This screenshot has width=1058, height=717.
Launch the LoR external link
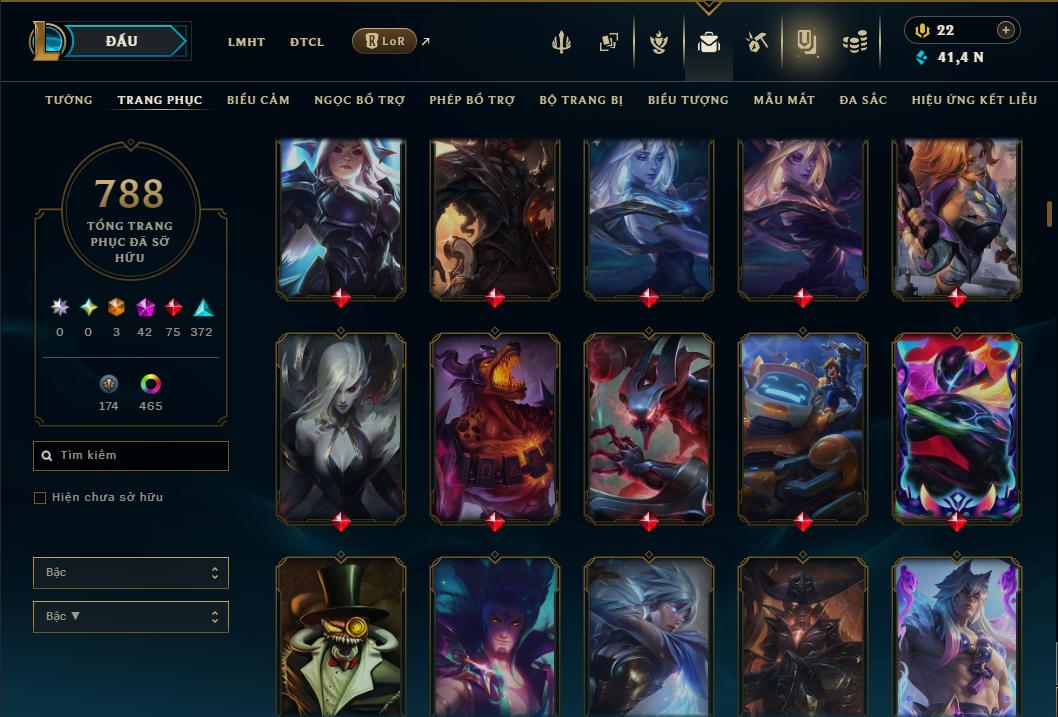(385, 41)
